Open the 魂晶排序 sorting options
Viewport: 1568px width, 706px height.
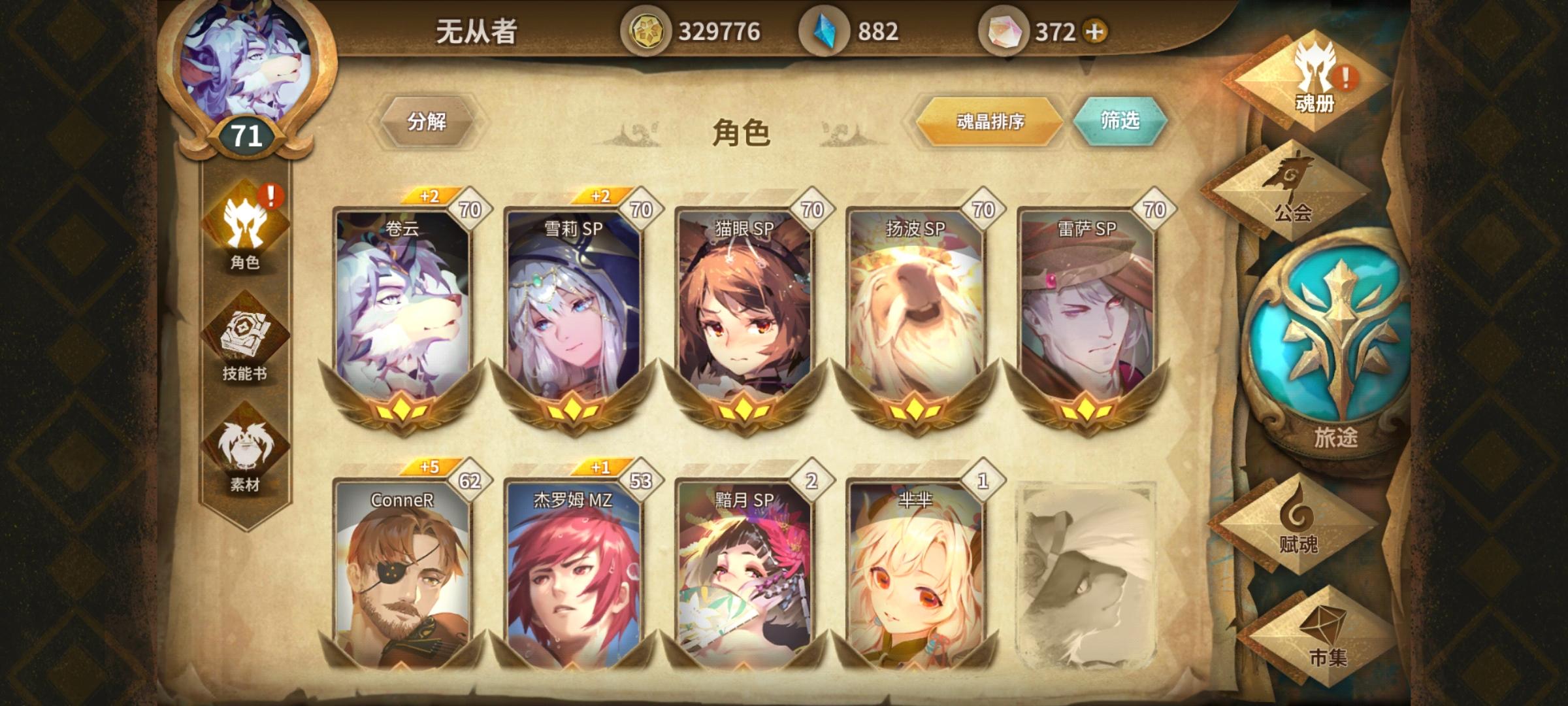point(990,123)
